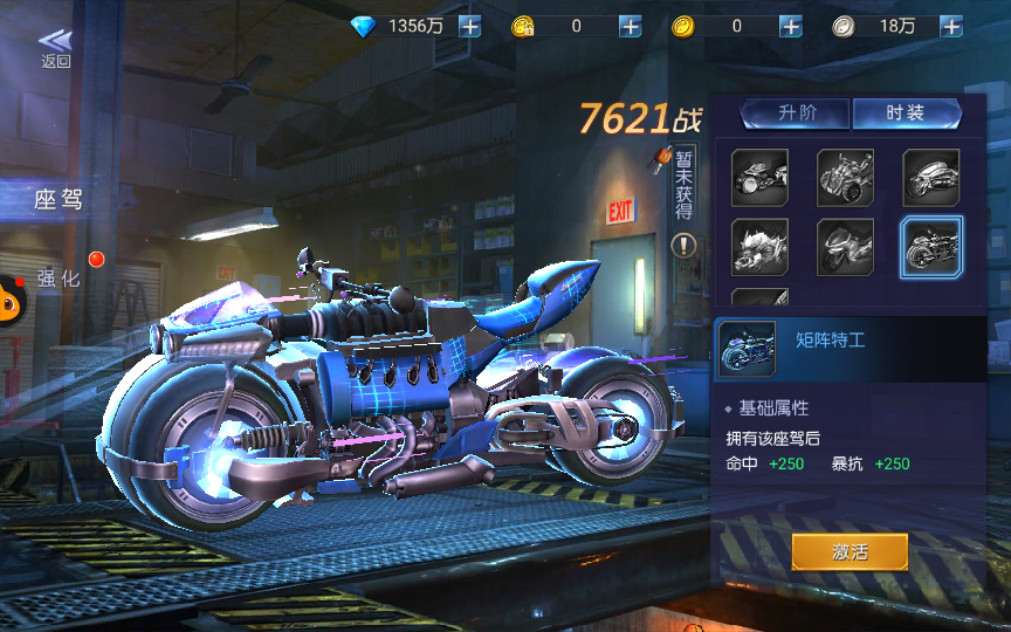
Task: Add silver coins with plus button
Action: pyautogui.click(x=951, y=27)
